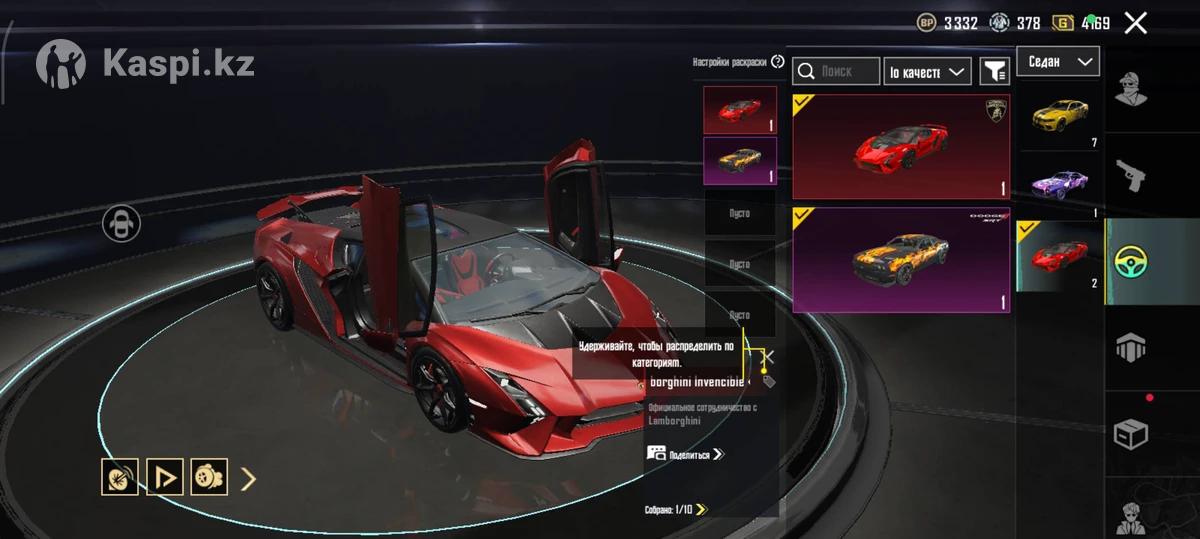1200x539 pixels.
Task: Open the Седан vehicle type dropdown
Action: pyautogui.click(x=1058, y=62)
